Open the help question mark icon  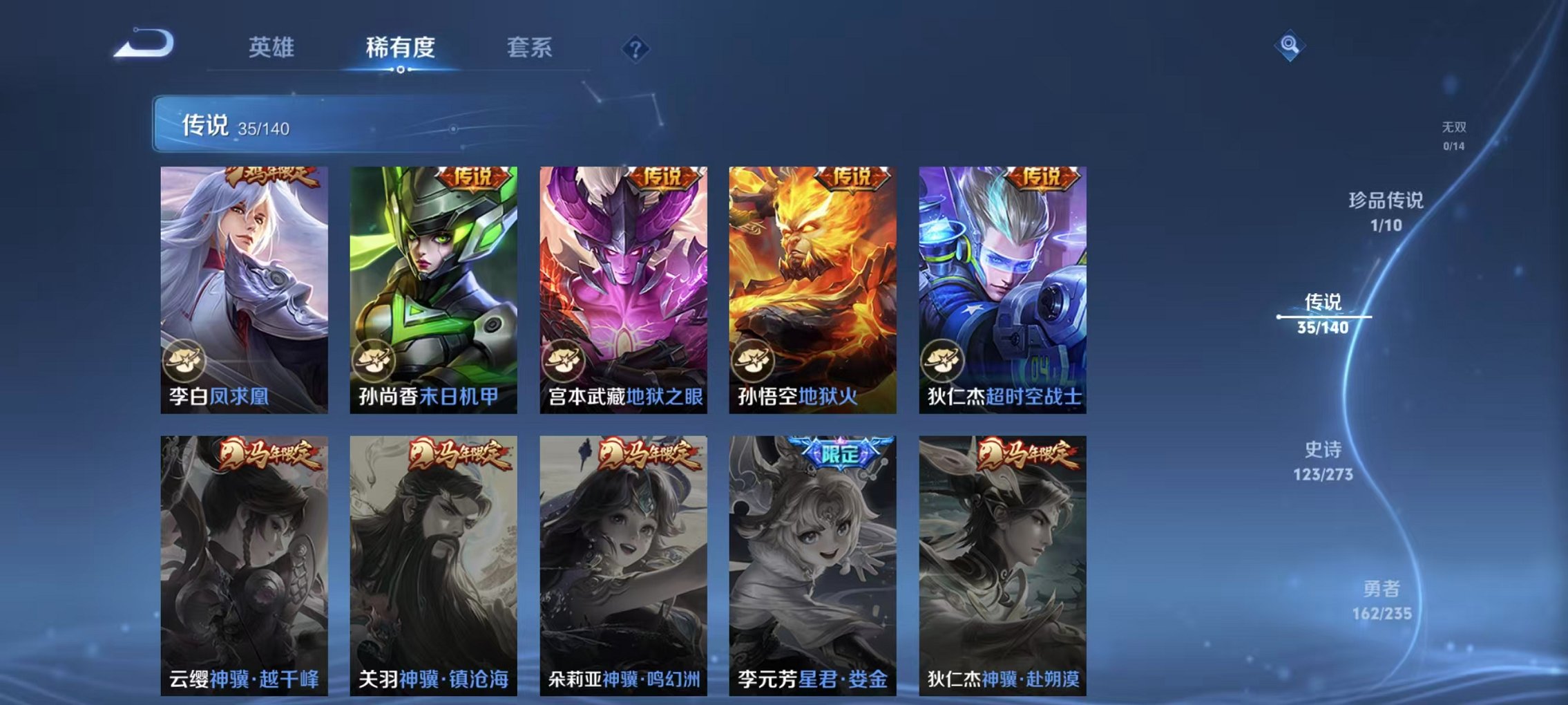coord(636,48)
